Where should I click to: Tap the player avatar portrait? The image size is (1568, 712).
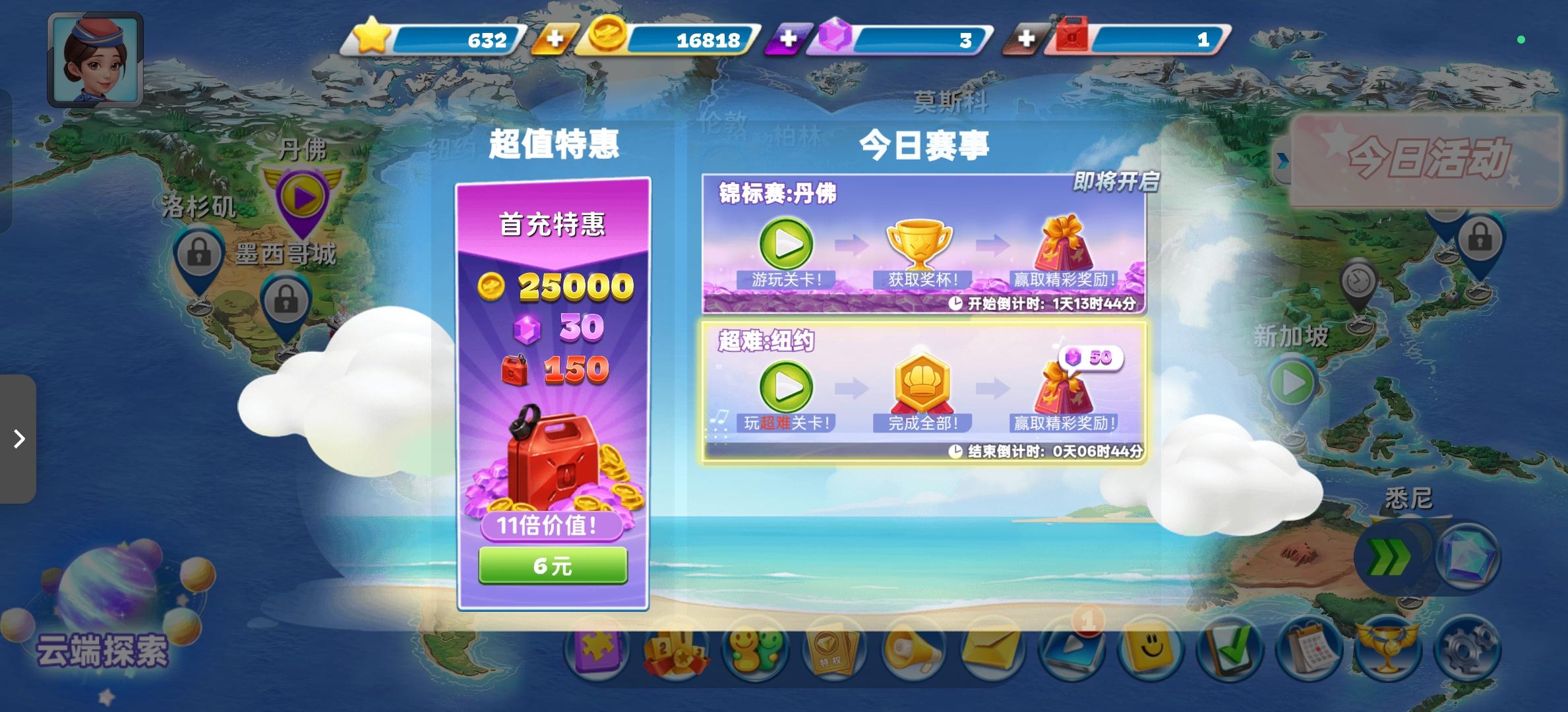click(x=94, y=59)
